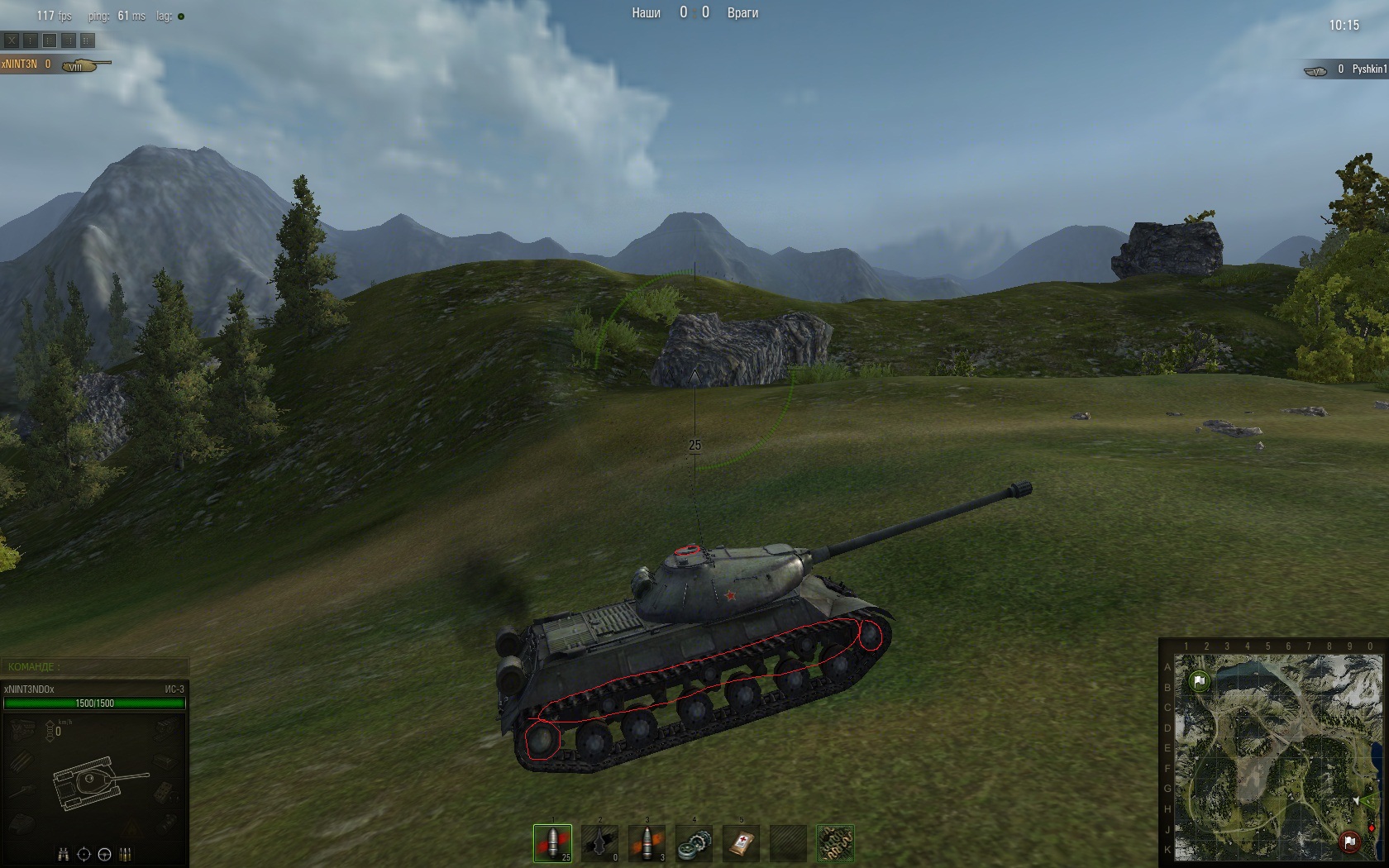The height and width of the screenshot is (868, 1389).
Task: Select the armor-piercing shell with 25 rounds
Action: [552, 843]
